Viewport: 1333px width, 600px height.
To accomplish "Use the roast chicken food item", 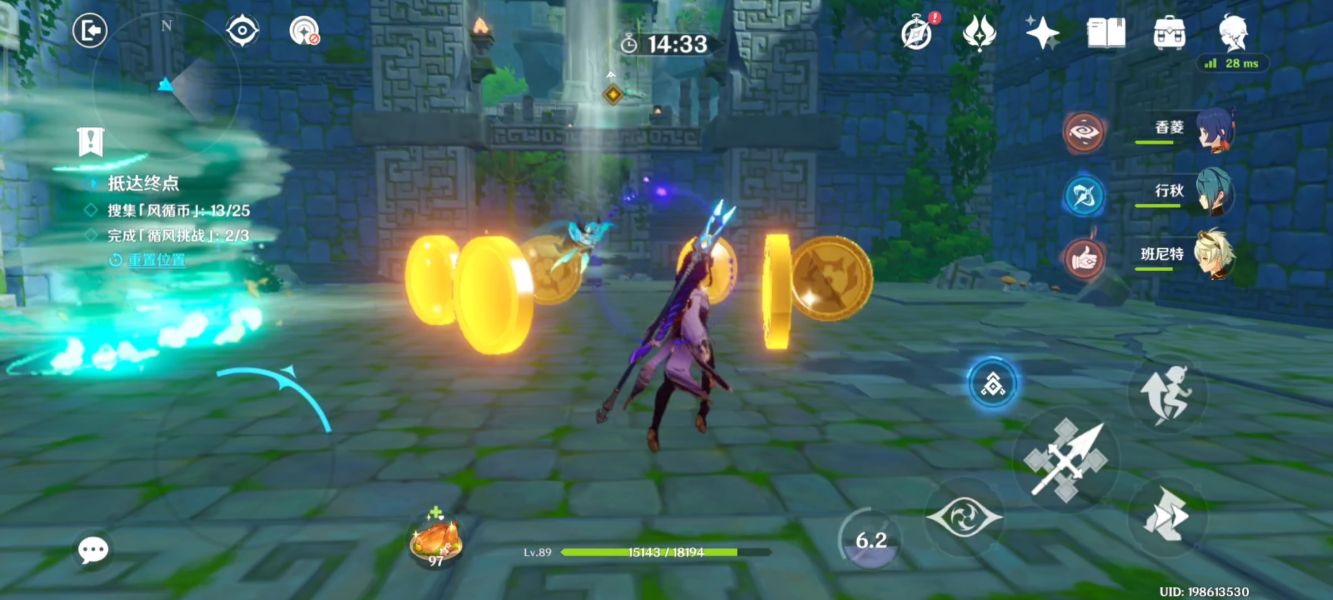I will [x=436, y=542].
